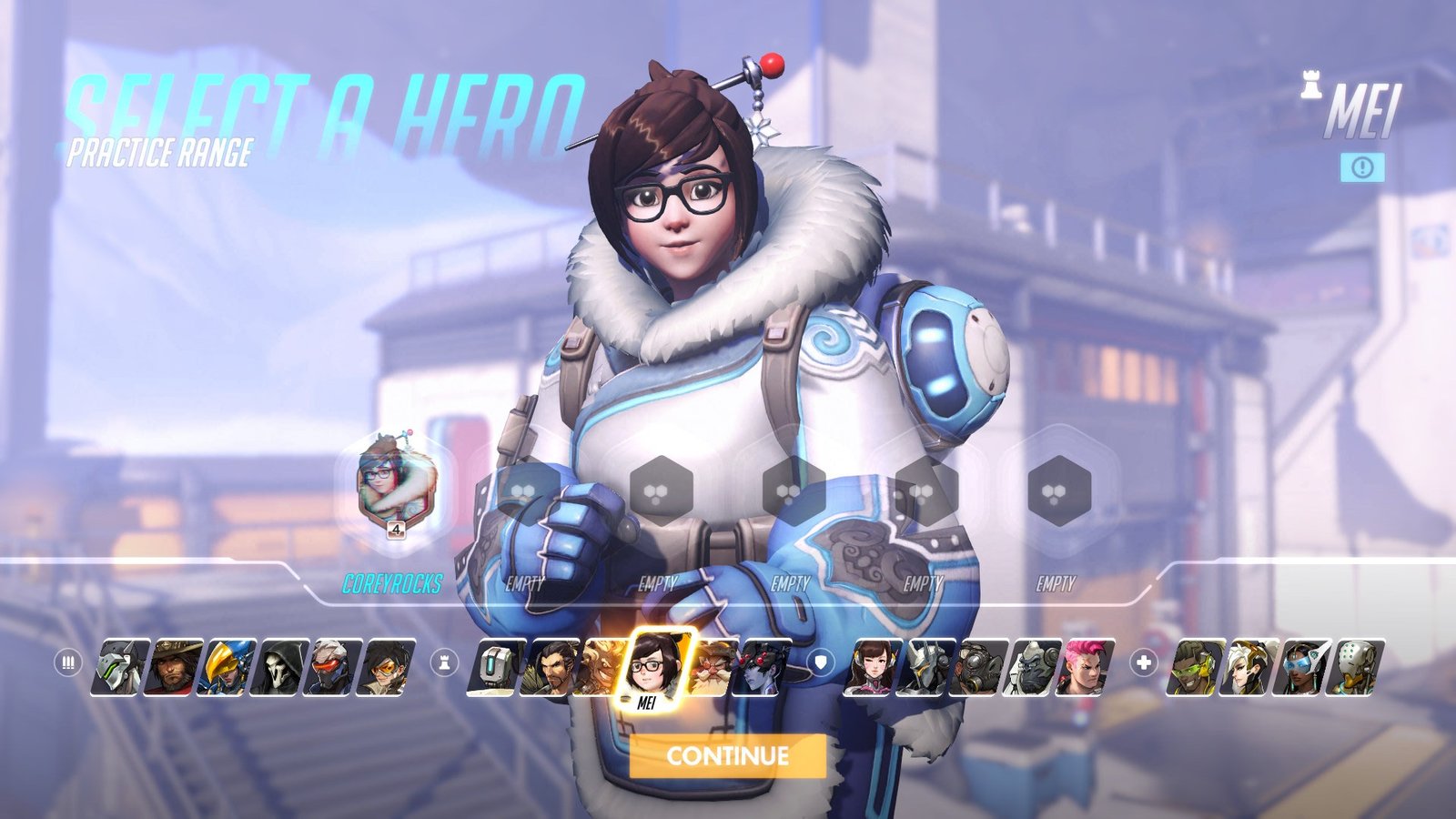
Task: Select Widowmaker hero portrait
Action: pyautogui.click(x=763, y=667)
